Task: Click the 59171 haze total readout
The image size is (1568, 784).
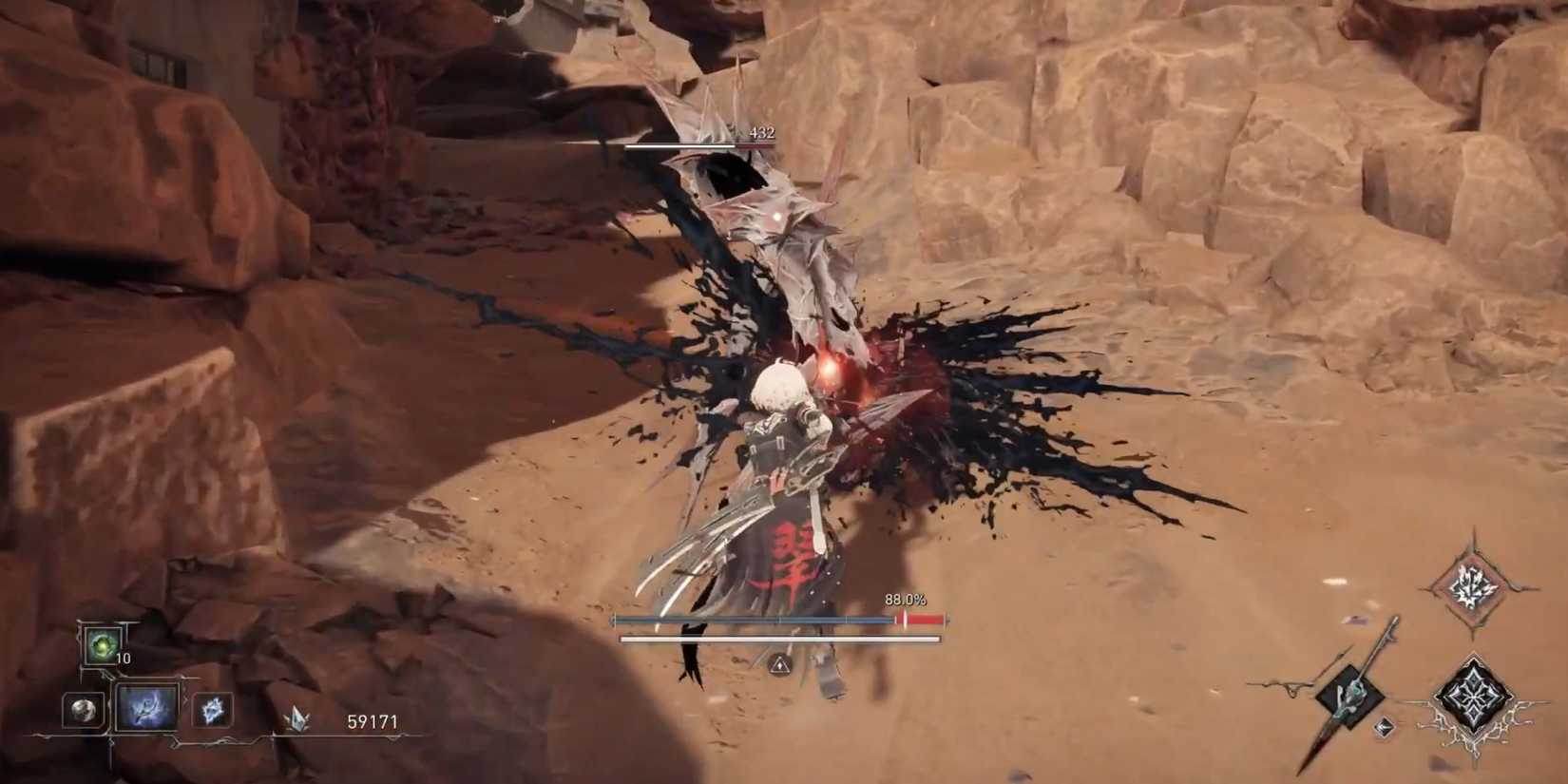Action: 373,722
